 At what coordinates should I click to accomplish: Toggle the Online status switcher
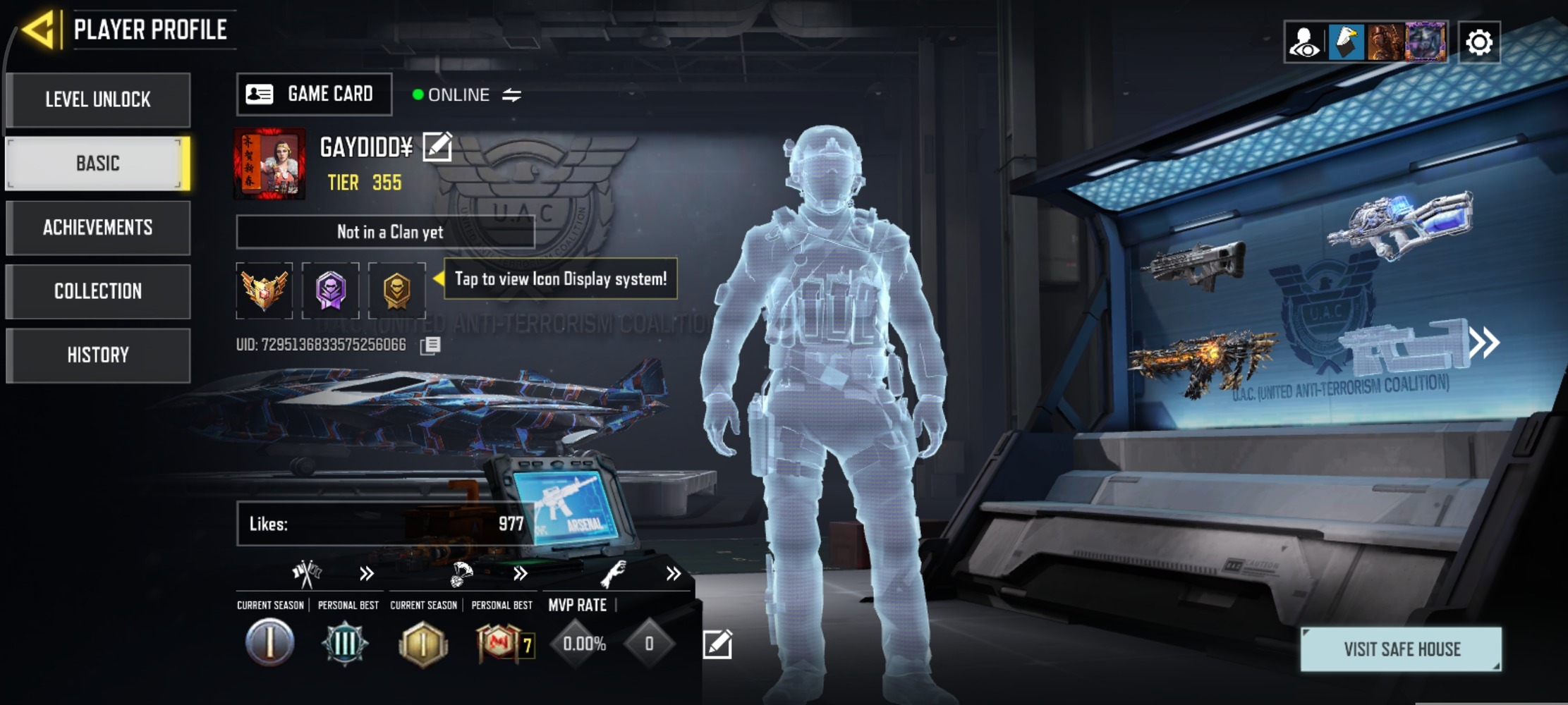[x=511, y=94]
